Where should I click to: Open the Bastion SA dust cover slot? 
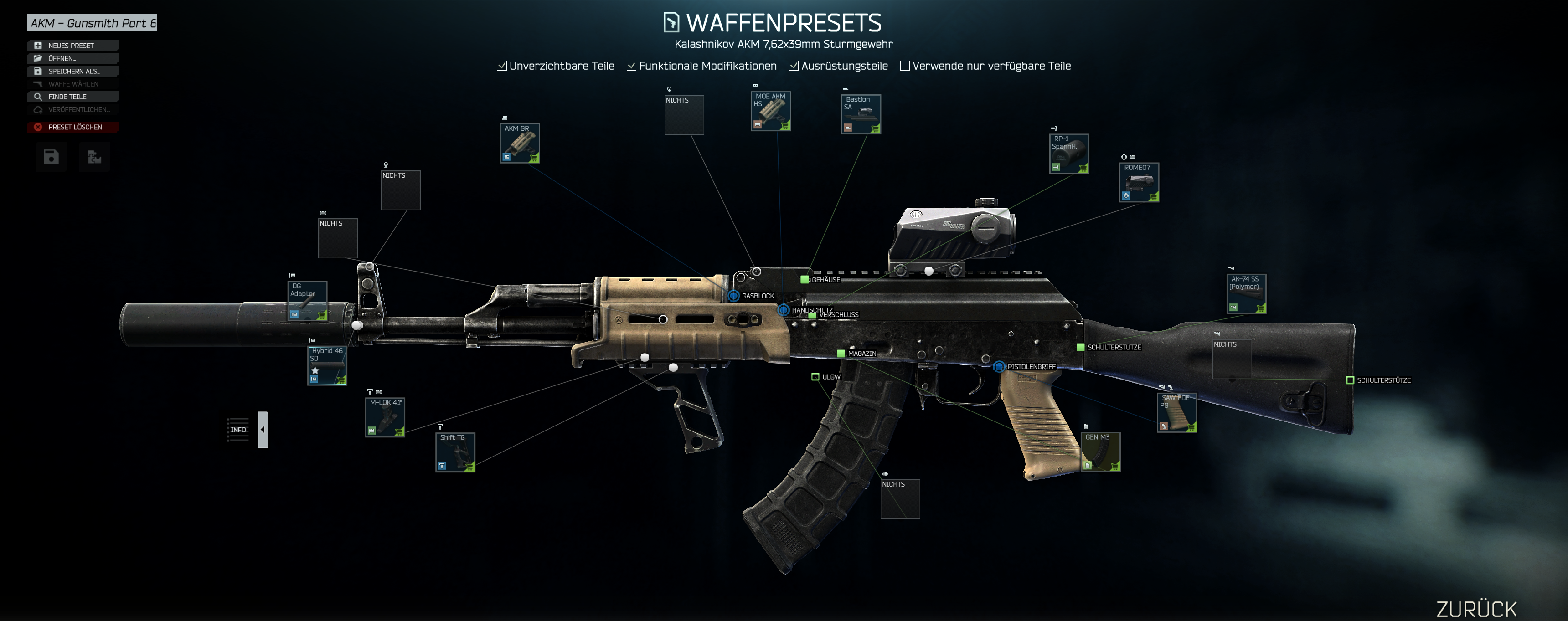pyautogui.click(x=861, y=114)
